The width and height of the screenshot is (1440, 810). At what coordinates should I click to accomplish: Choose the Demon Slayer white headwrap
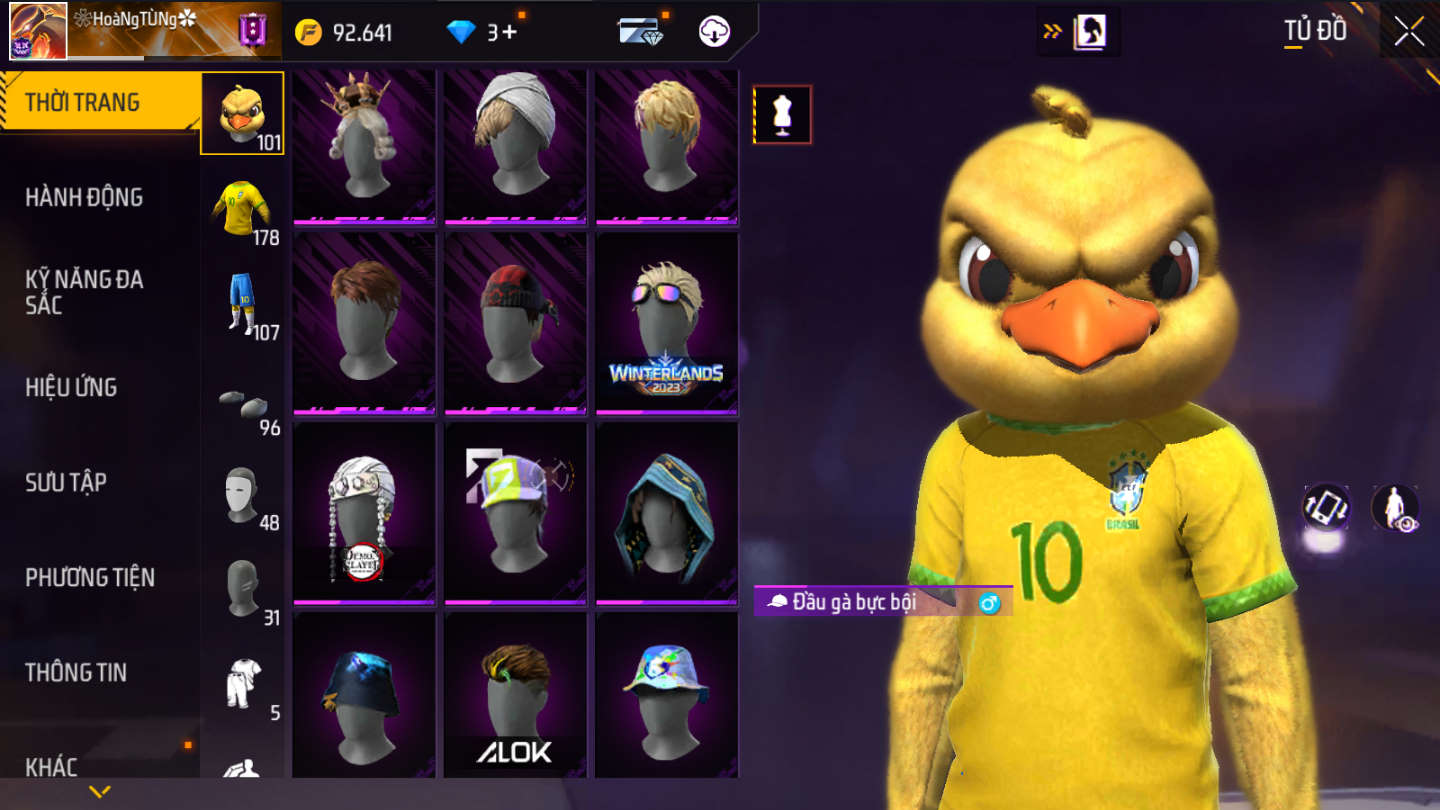pos(364,513)
